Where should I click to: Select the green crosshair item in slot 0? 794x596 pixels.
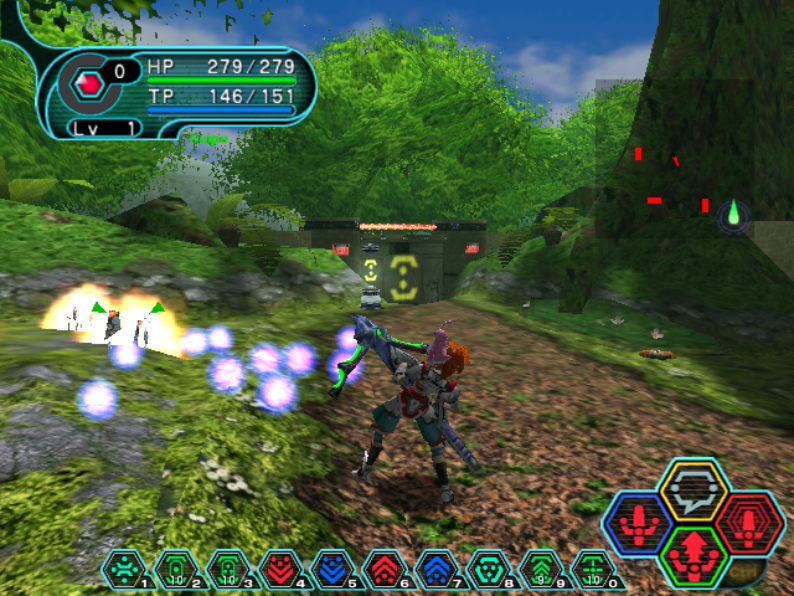(x=590, y=569)
